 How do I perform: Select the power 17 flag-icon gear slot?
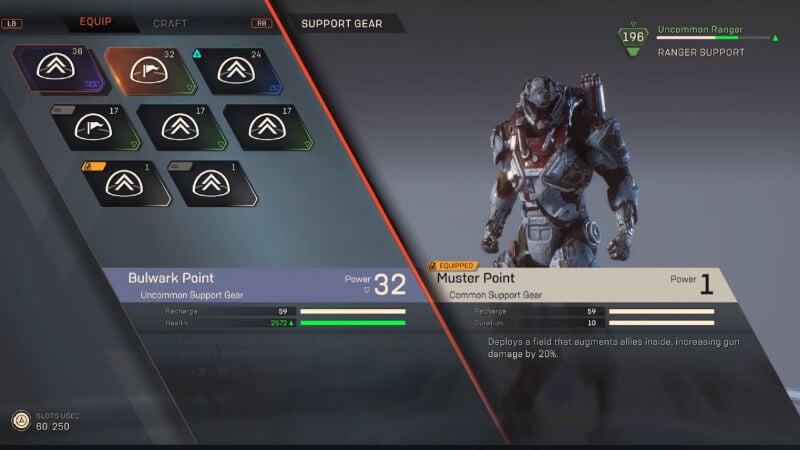[x=91, y=126]
